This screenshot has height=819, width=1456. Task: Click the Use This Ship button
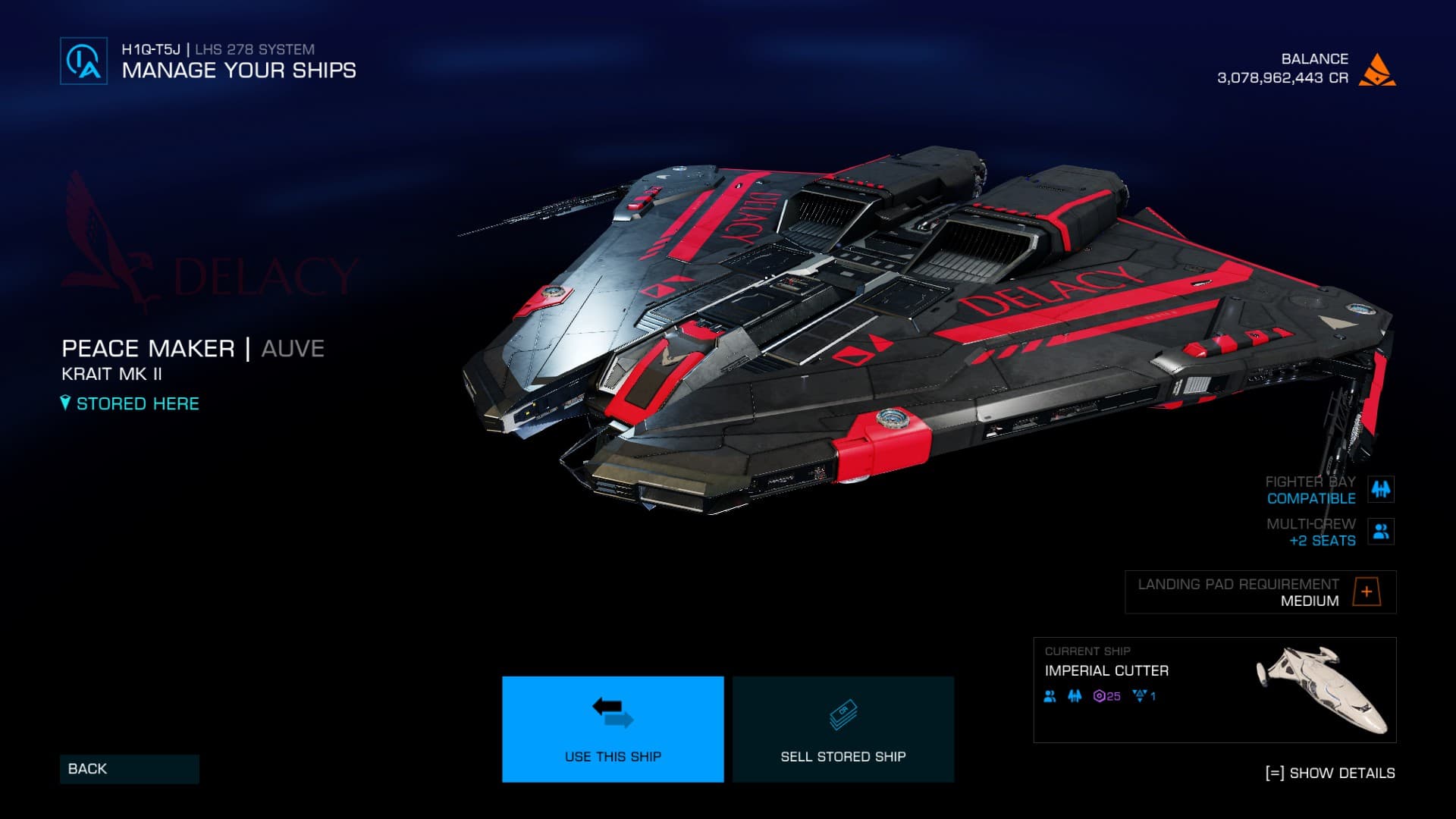(x=613, y=729)
